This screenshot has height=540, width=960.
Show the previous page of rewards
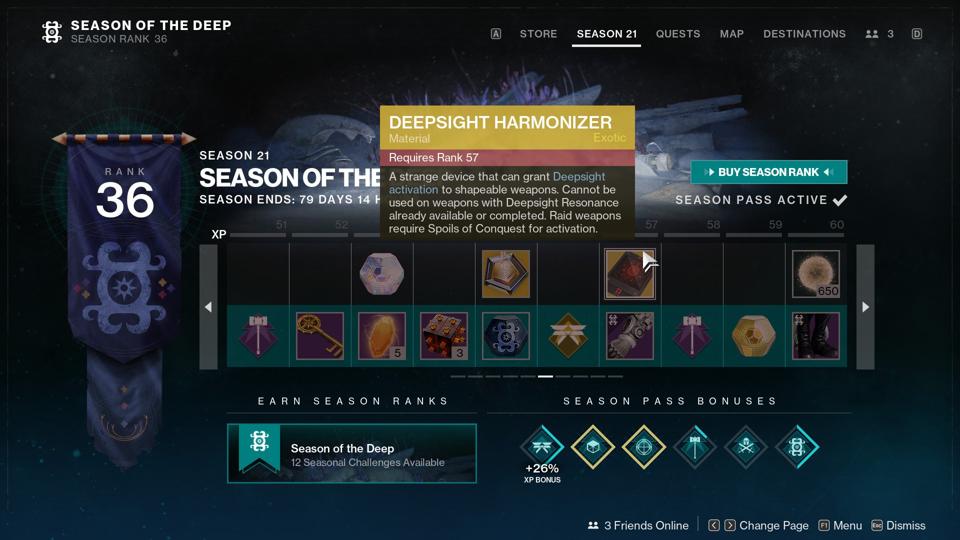coord(208,307)
